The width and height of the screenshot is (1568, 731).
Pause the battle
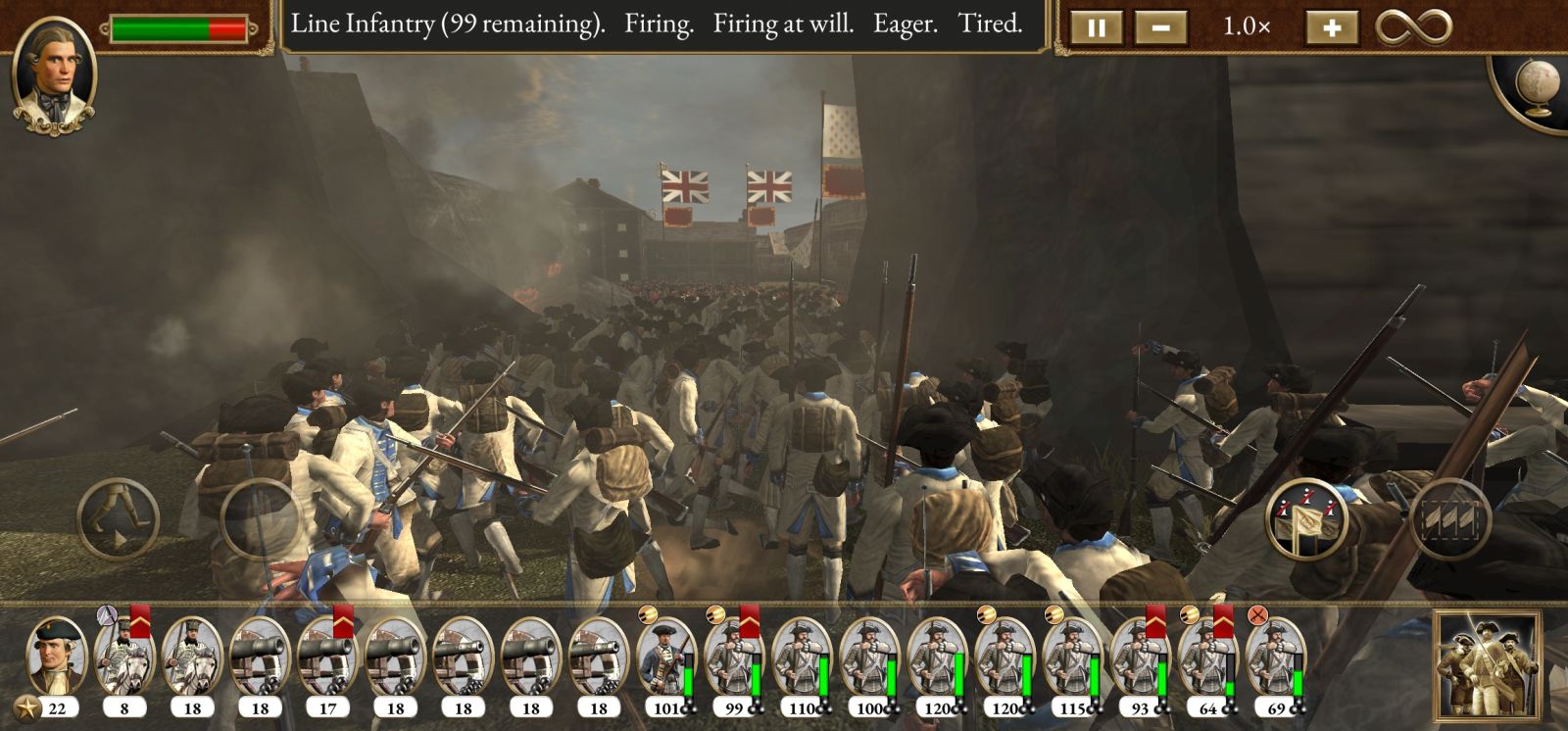[1097, 26]
